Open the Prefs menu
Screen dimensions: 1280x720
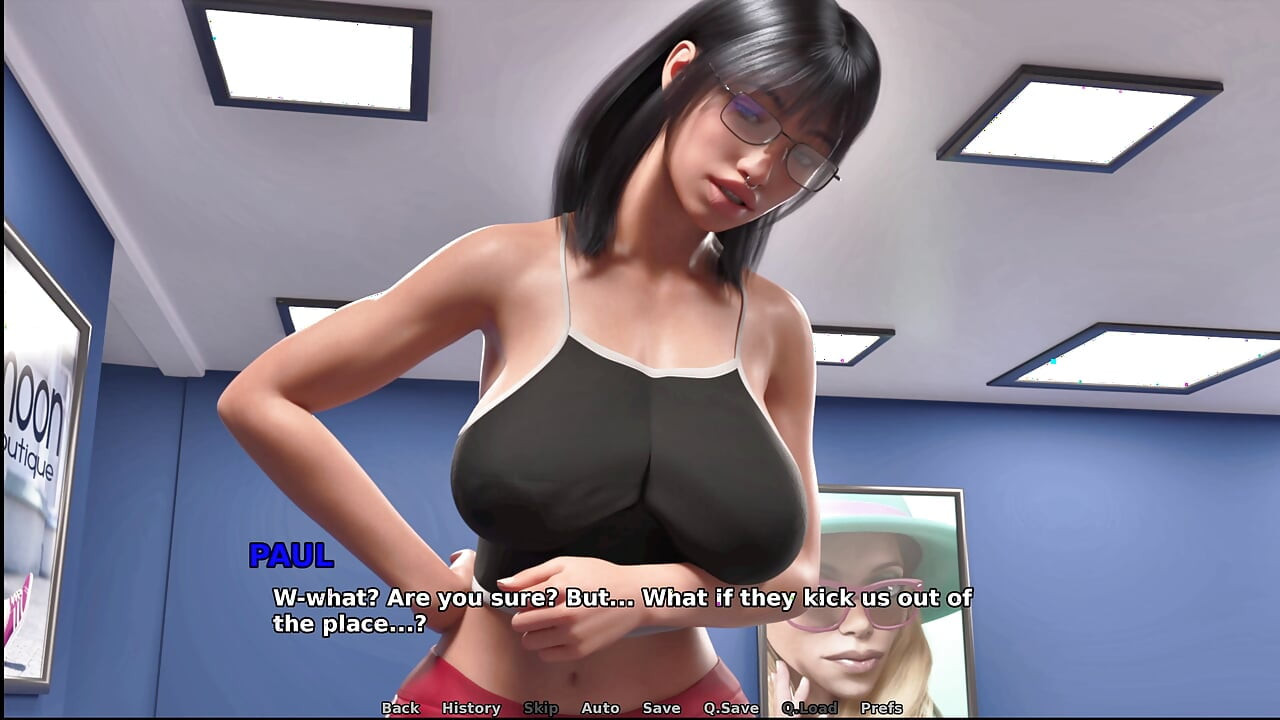pyautogui.click(x=881, y=708)
